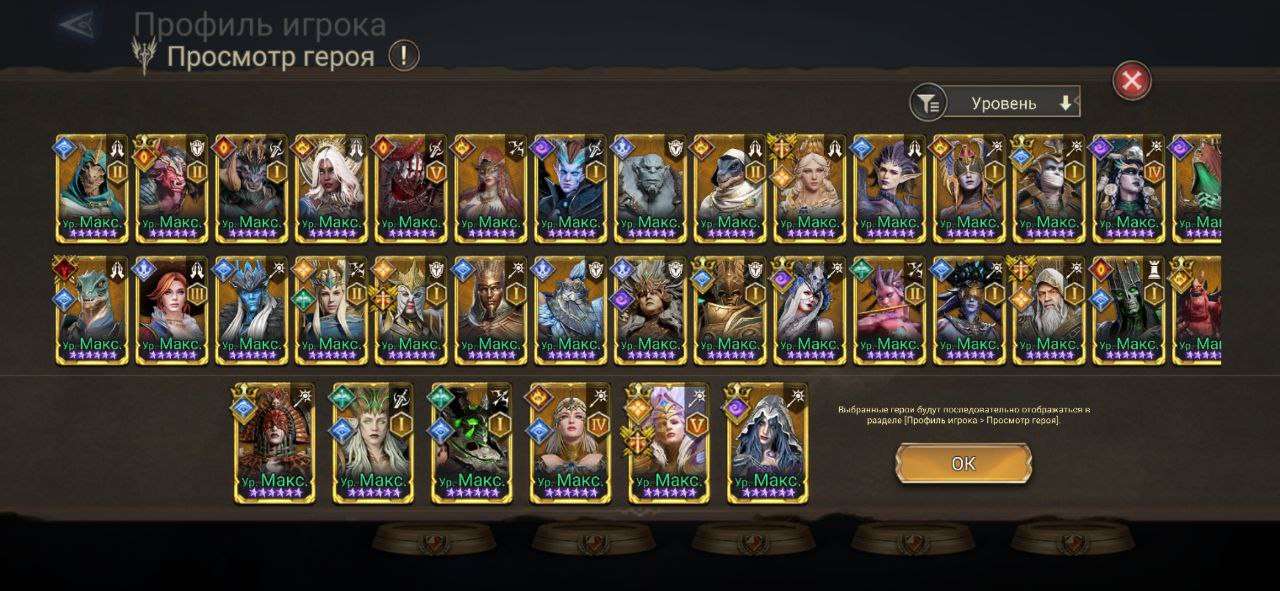Viewport: 1280px width, 591px height.
Task: Pick the golden-masked pharaoh hero card
Action: click(491, 310)
